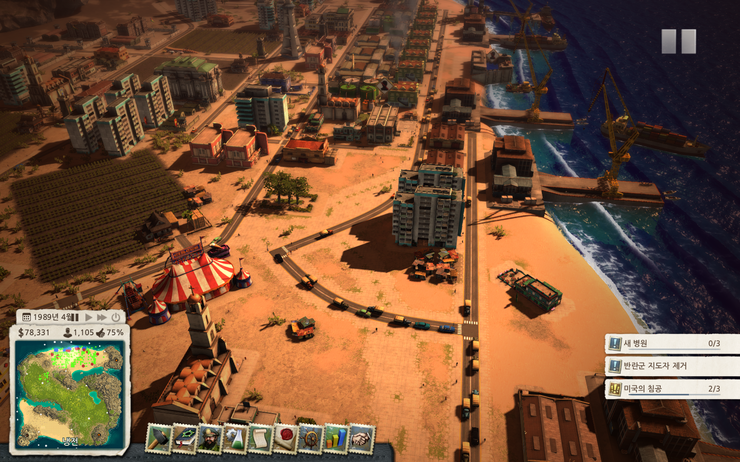Open the green-star book stamp
Viewport: 740px width, 462px height.
point(184,437)
